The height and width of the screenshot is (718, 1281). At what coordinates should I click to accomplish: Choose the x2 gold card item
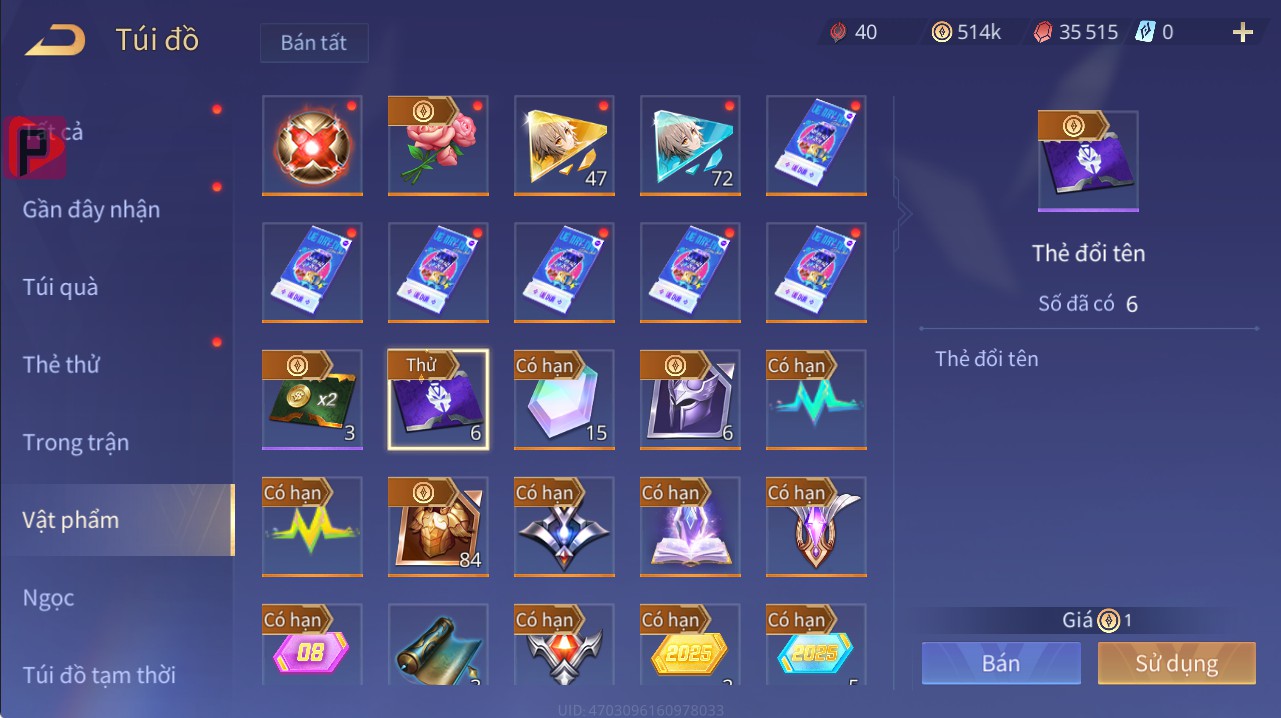[x=312, y=400]
